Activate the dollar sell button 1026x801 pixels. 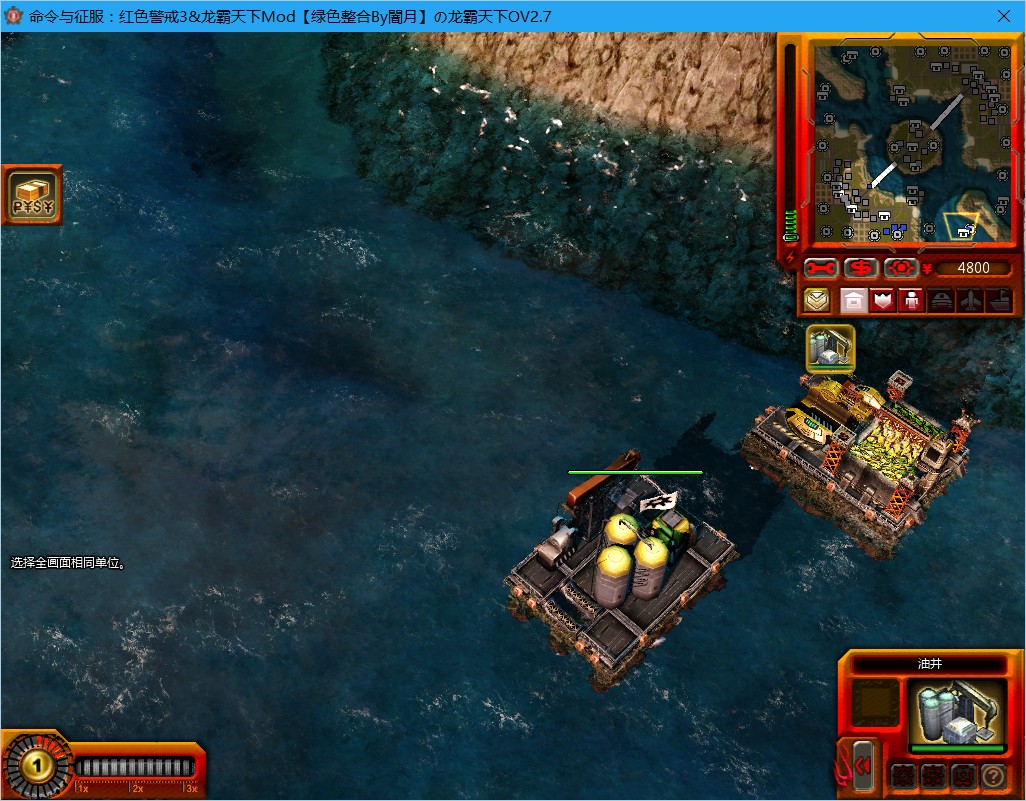click(x=861, y=268)
